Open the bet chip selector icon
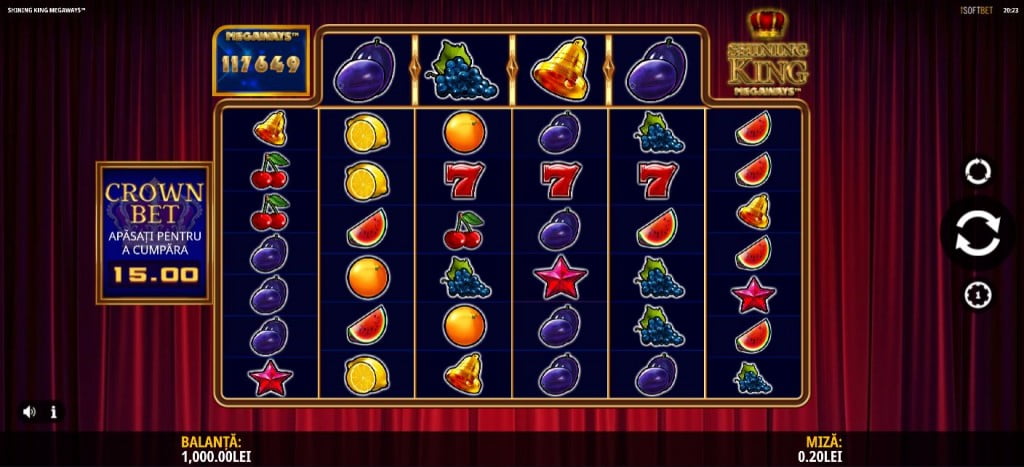 pyautogui.click(x=977, y=295)
